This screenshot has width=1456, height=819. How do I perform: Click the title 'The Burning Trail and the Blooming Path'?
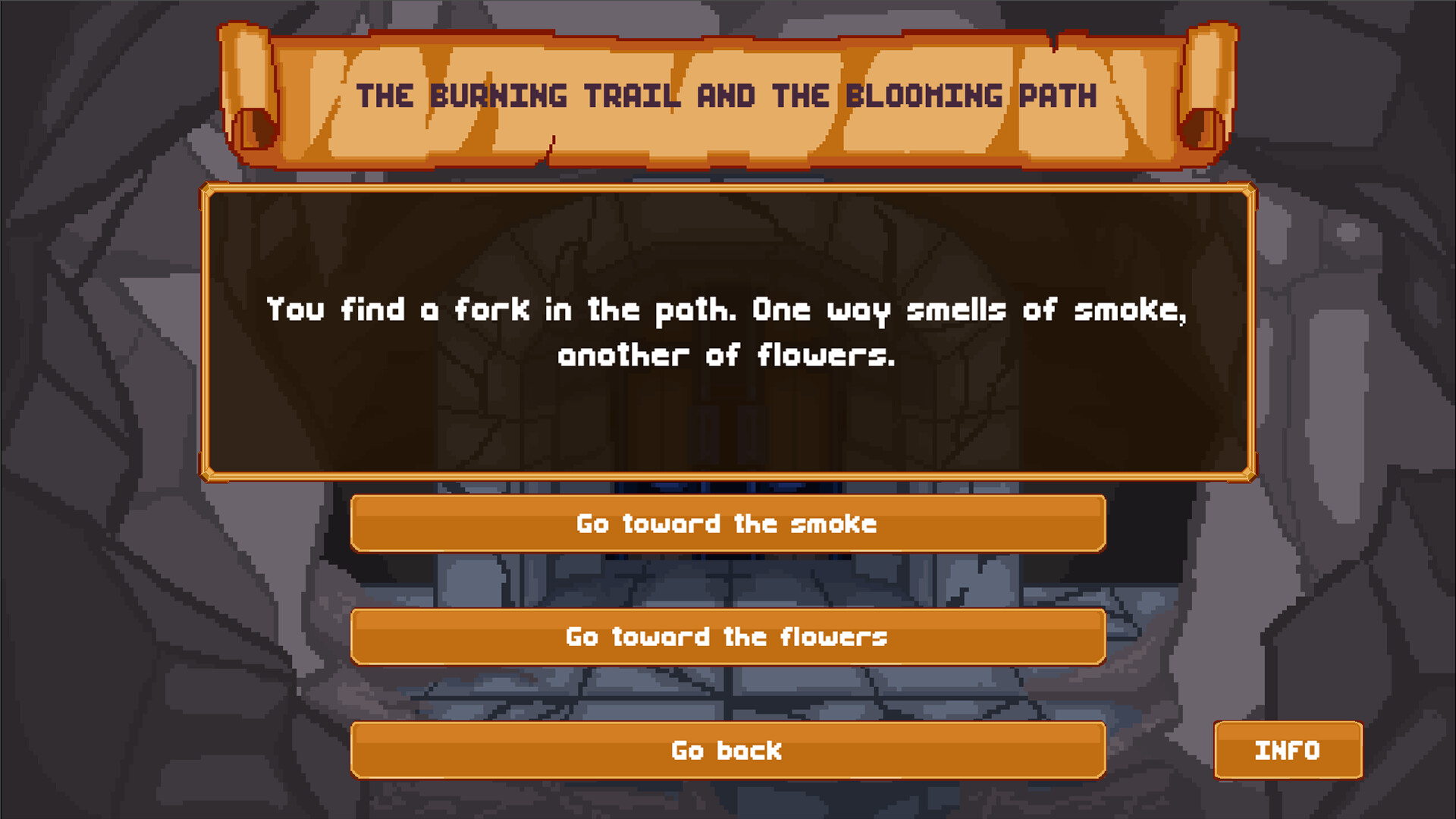click(726, 95)
